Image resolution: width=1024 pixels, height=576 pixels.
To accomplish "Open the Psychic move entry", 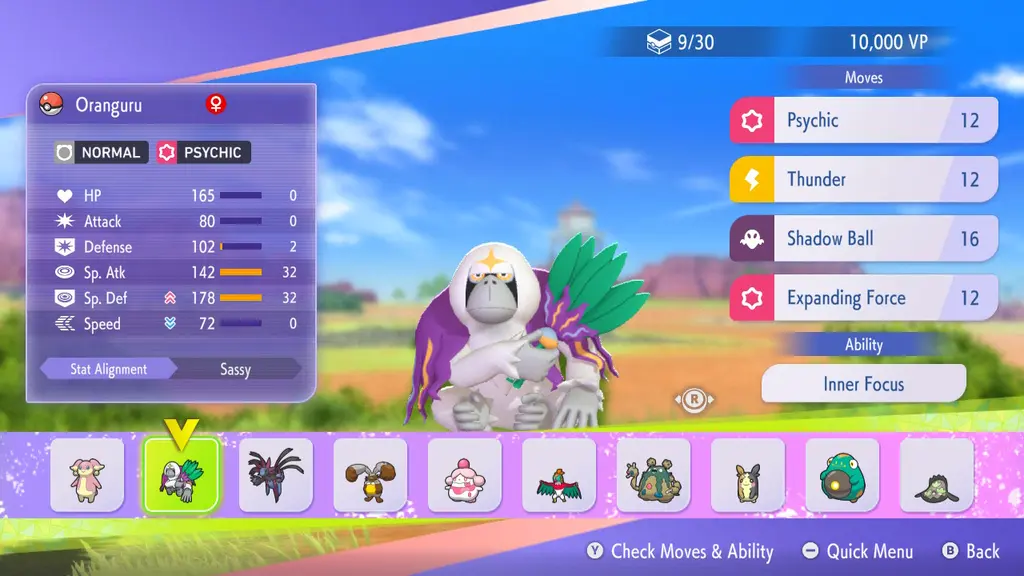I will pyautogui.click(x=864, y=120).
